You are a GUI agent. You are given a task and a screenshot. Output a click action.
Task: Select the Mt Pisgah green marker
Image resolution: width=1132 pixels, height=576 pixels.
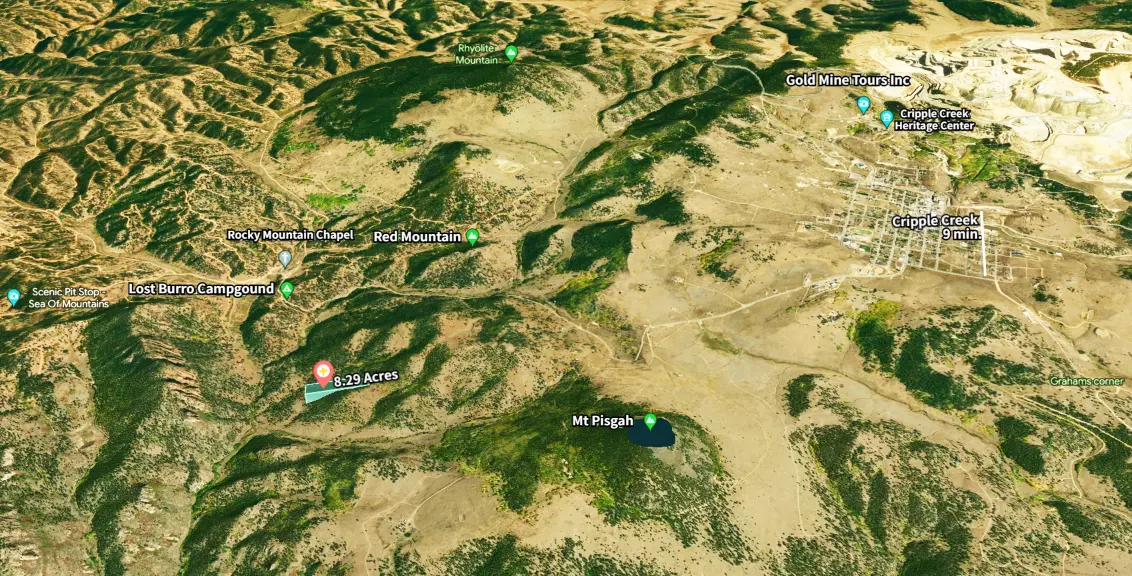click(x=650, y=421)
